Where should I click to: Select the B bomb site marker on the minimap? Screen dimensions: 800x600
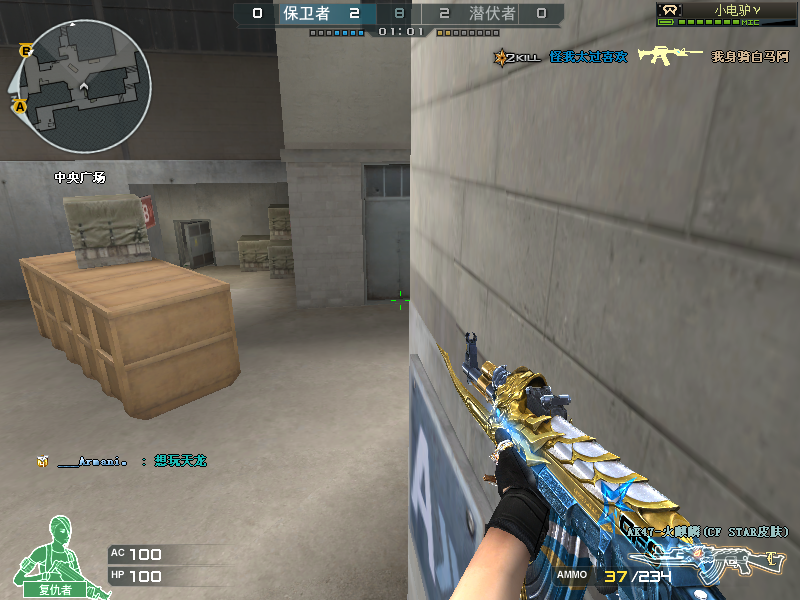point(25,48)
